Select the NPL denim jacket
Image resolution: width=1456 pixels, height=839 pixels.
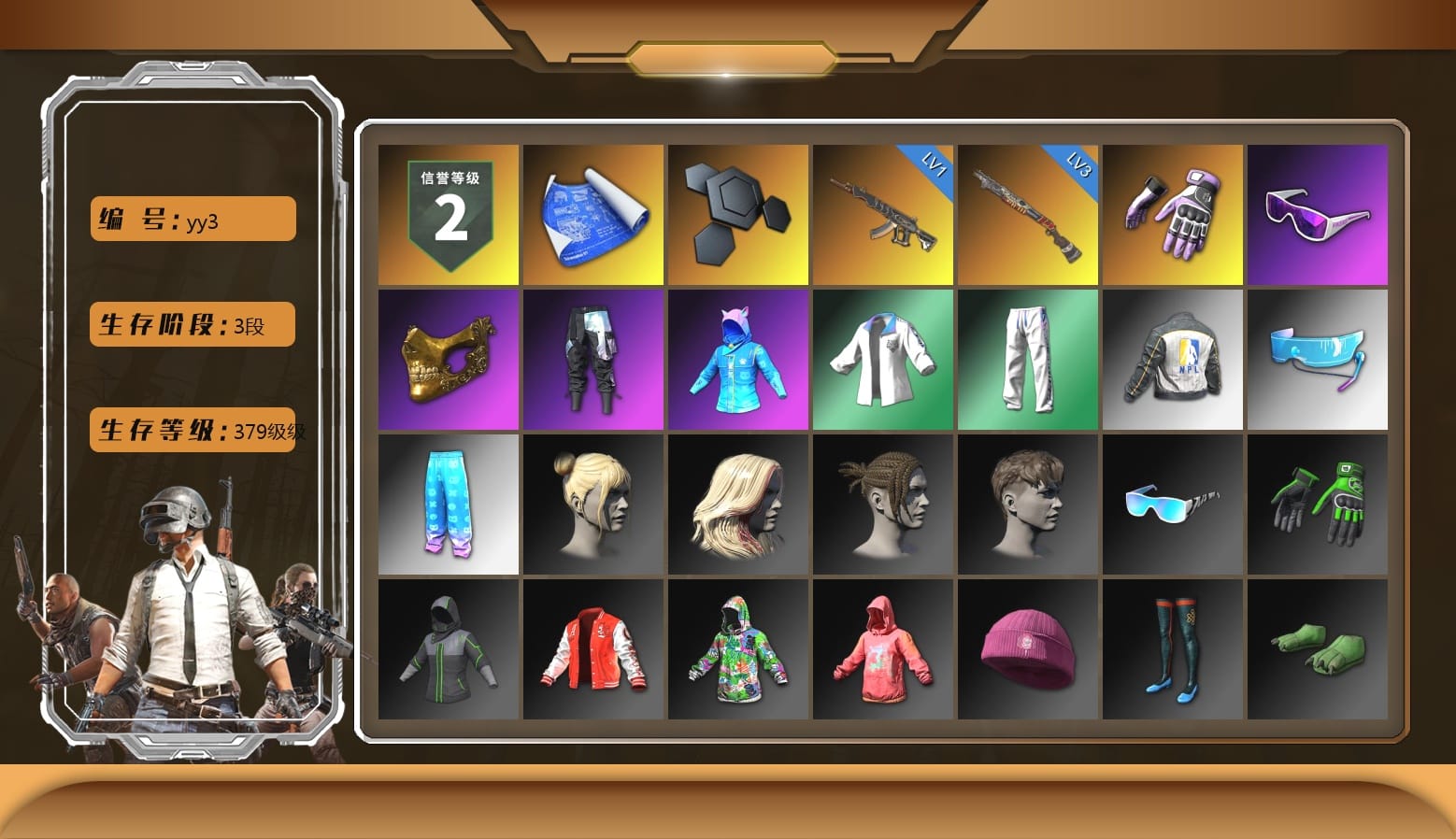pos(1173,360)
